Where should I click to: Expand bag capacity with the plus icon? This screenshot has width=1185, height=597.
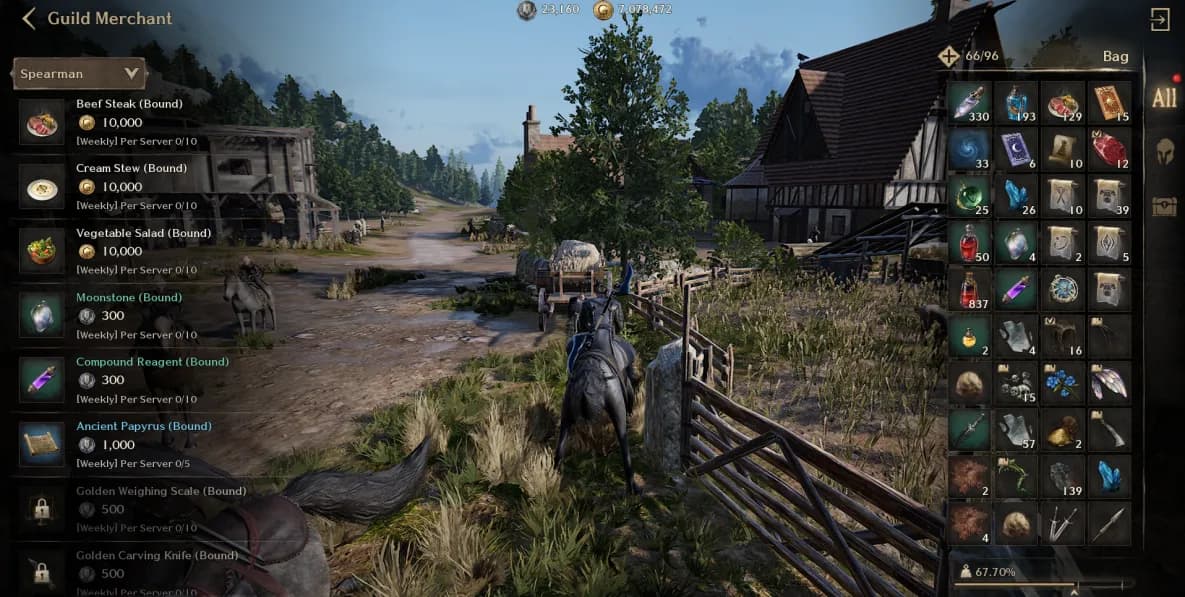point(949,56)
